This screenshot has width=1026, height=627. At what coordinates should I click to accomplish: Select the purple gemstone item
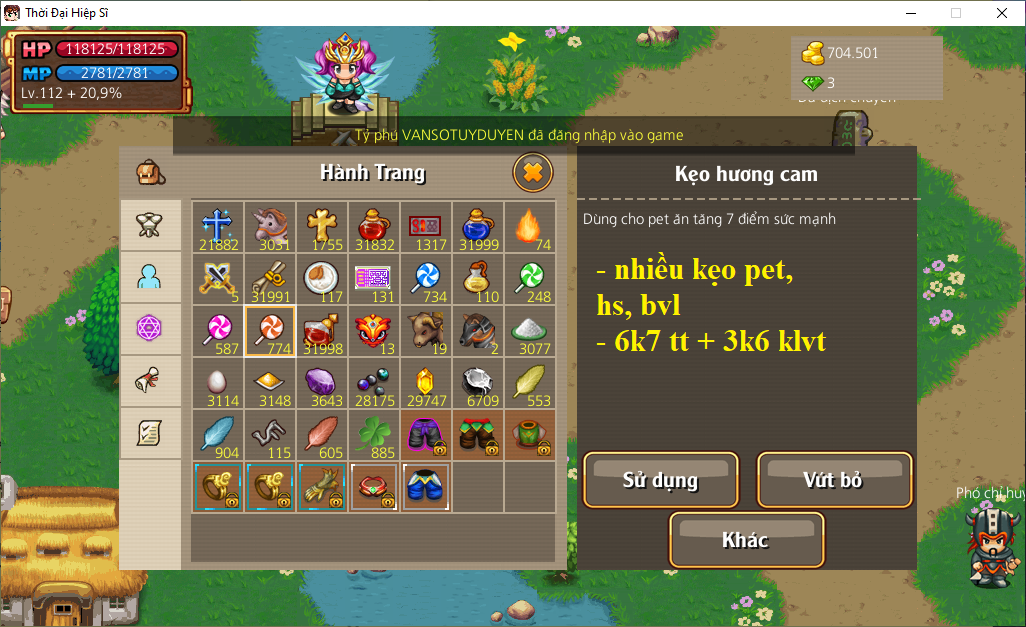click(322, 383)
